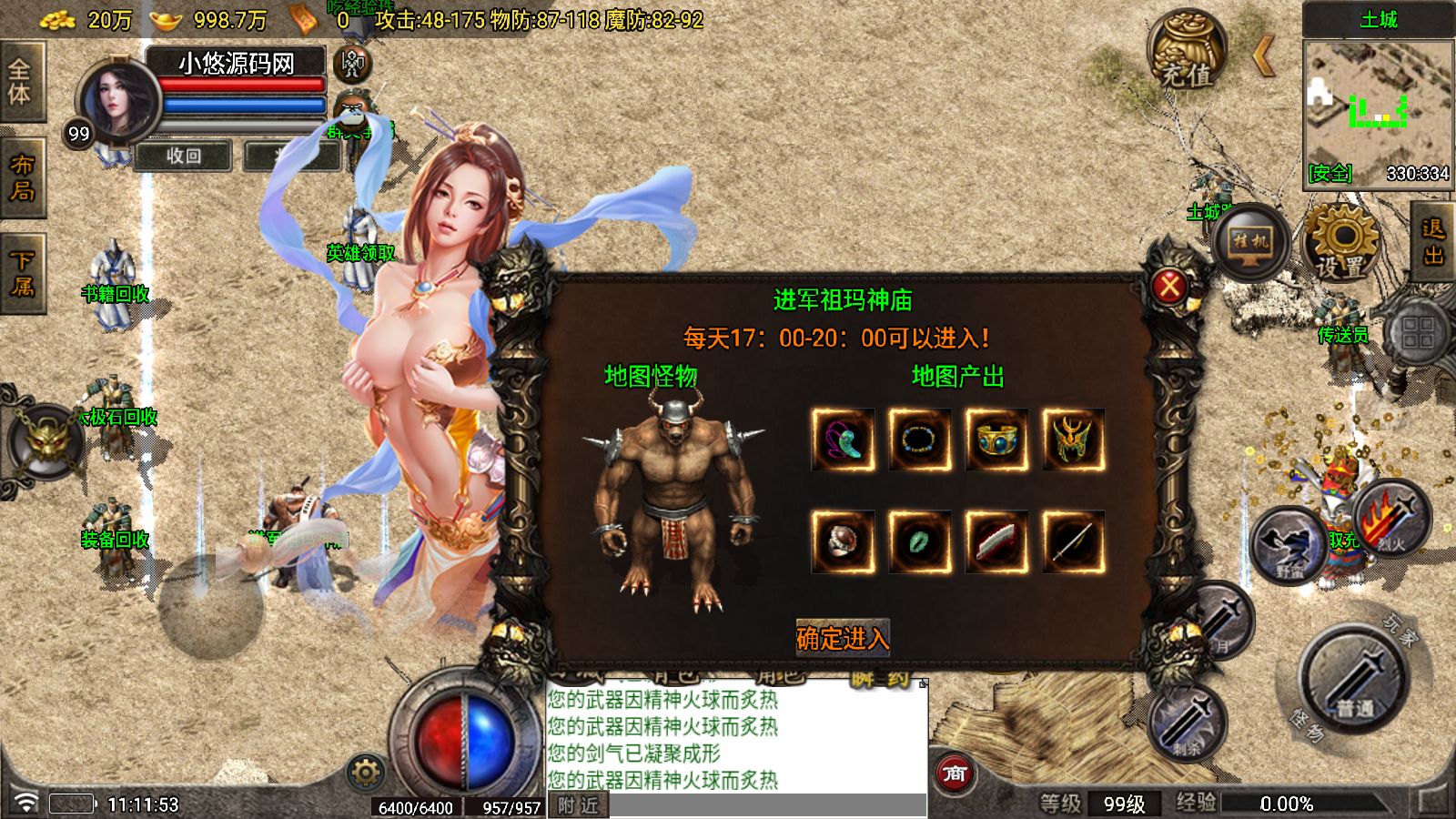Collapse the top-right menu arrow
This screenshot has height=819, width=1456.
click(x=1263, y=56)
